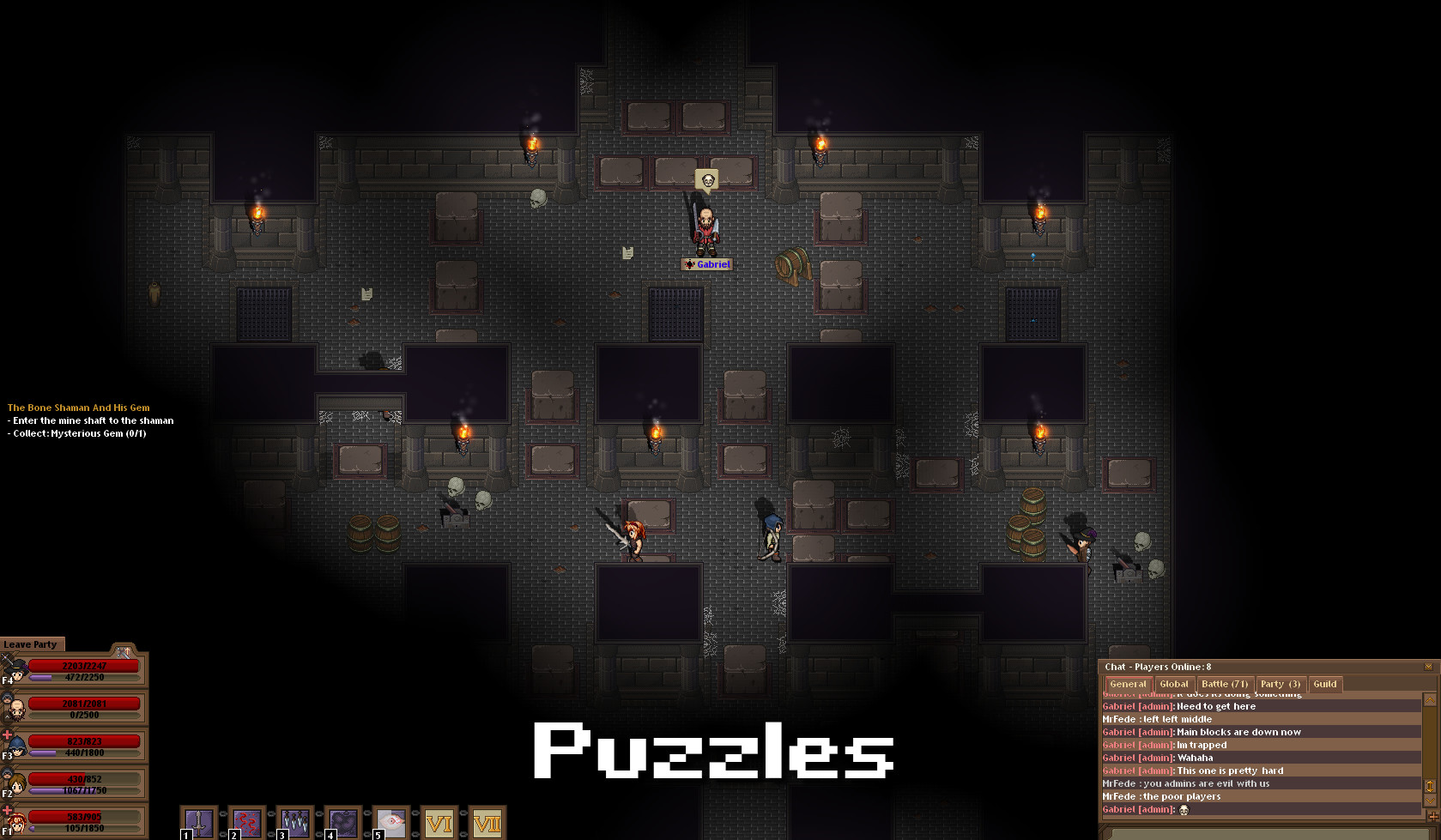Switch to the Global chat tab
This screenshot has height=840, width=1441.
click(x=1174, y=684)
